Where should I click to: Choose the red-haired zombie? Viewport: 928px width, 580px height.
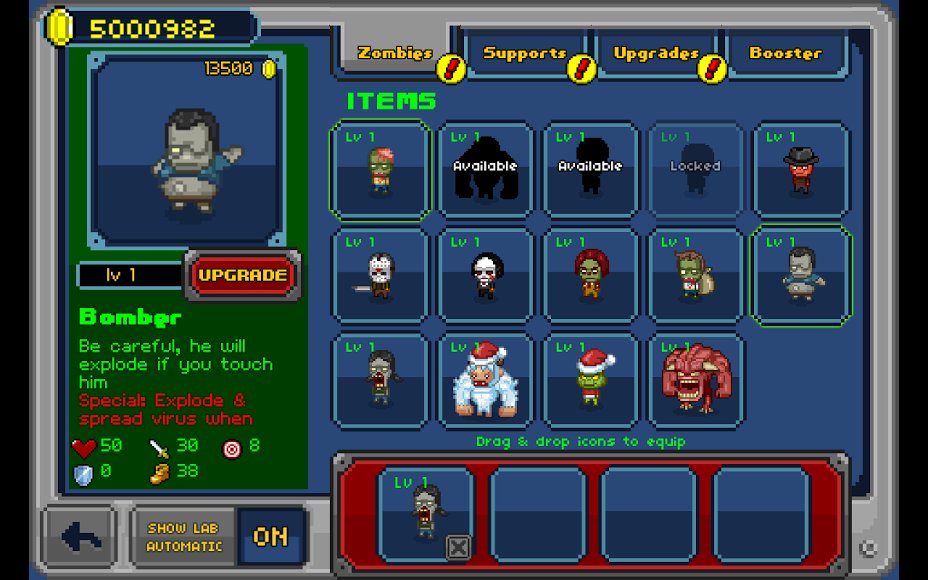click(x=590, y=275)
